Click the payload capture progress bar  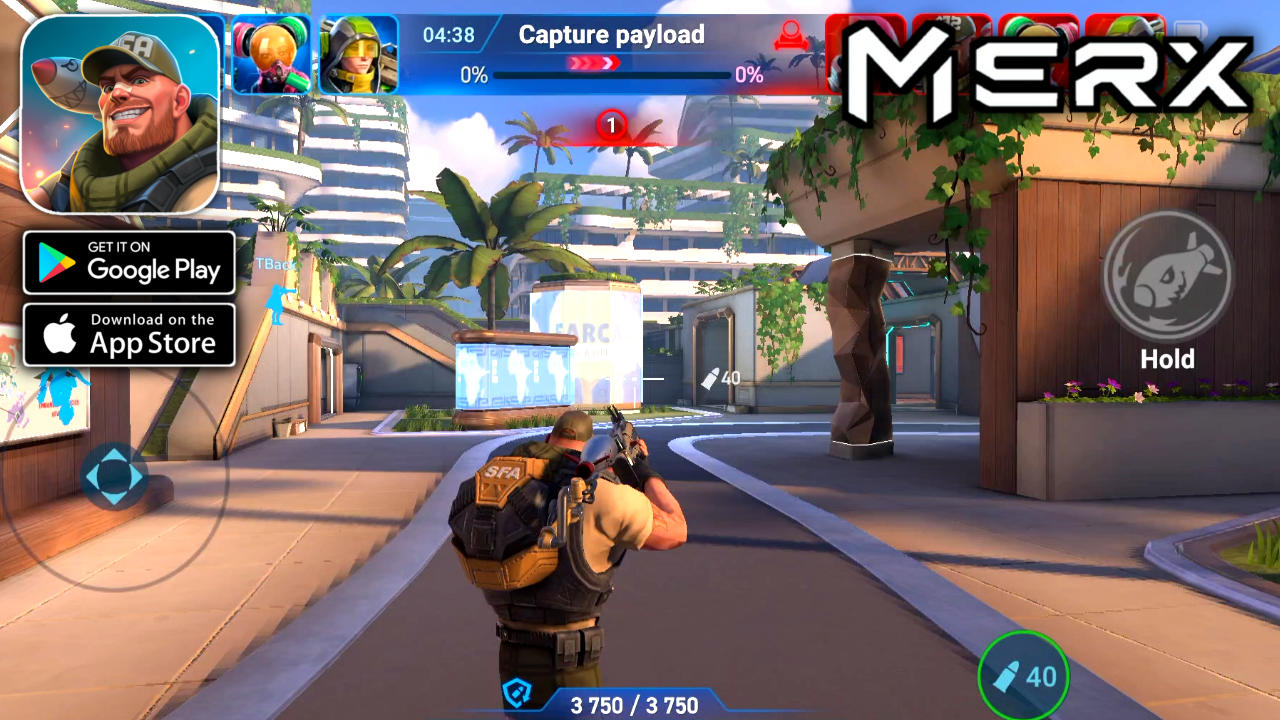[x=610, y=76]
